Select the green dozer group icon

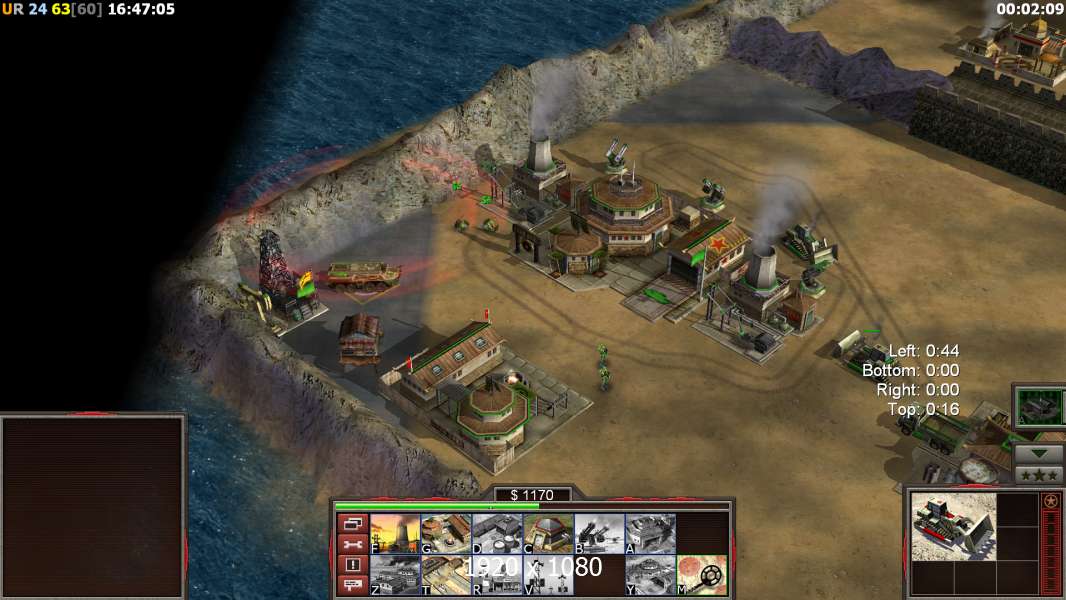click(1039, 407)
